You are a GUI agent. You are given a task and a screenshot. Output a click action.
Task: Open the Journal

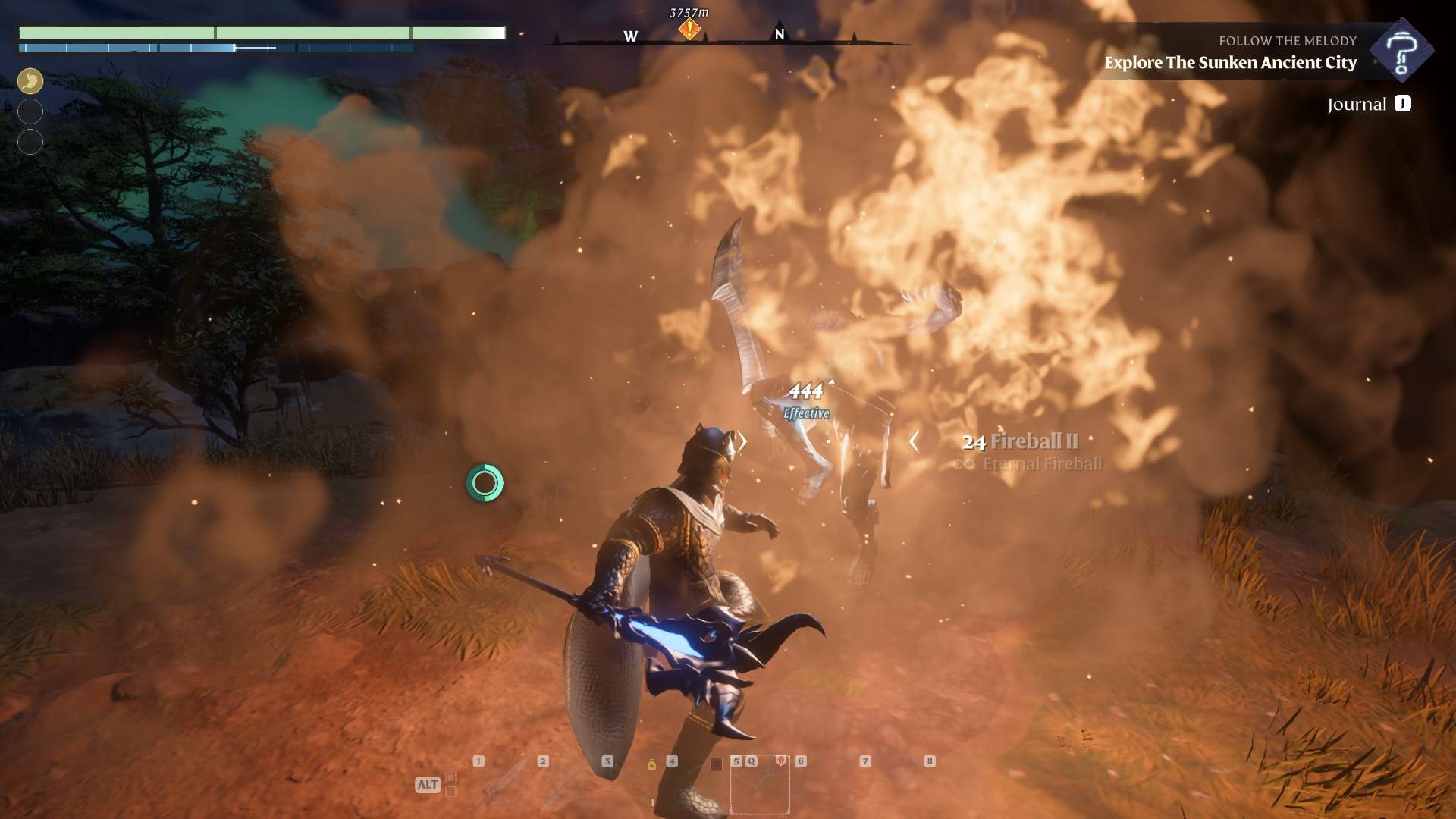1357,103
